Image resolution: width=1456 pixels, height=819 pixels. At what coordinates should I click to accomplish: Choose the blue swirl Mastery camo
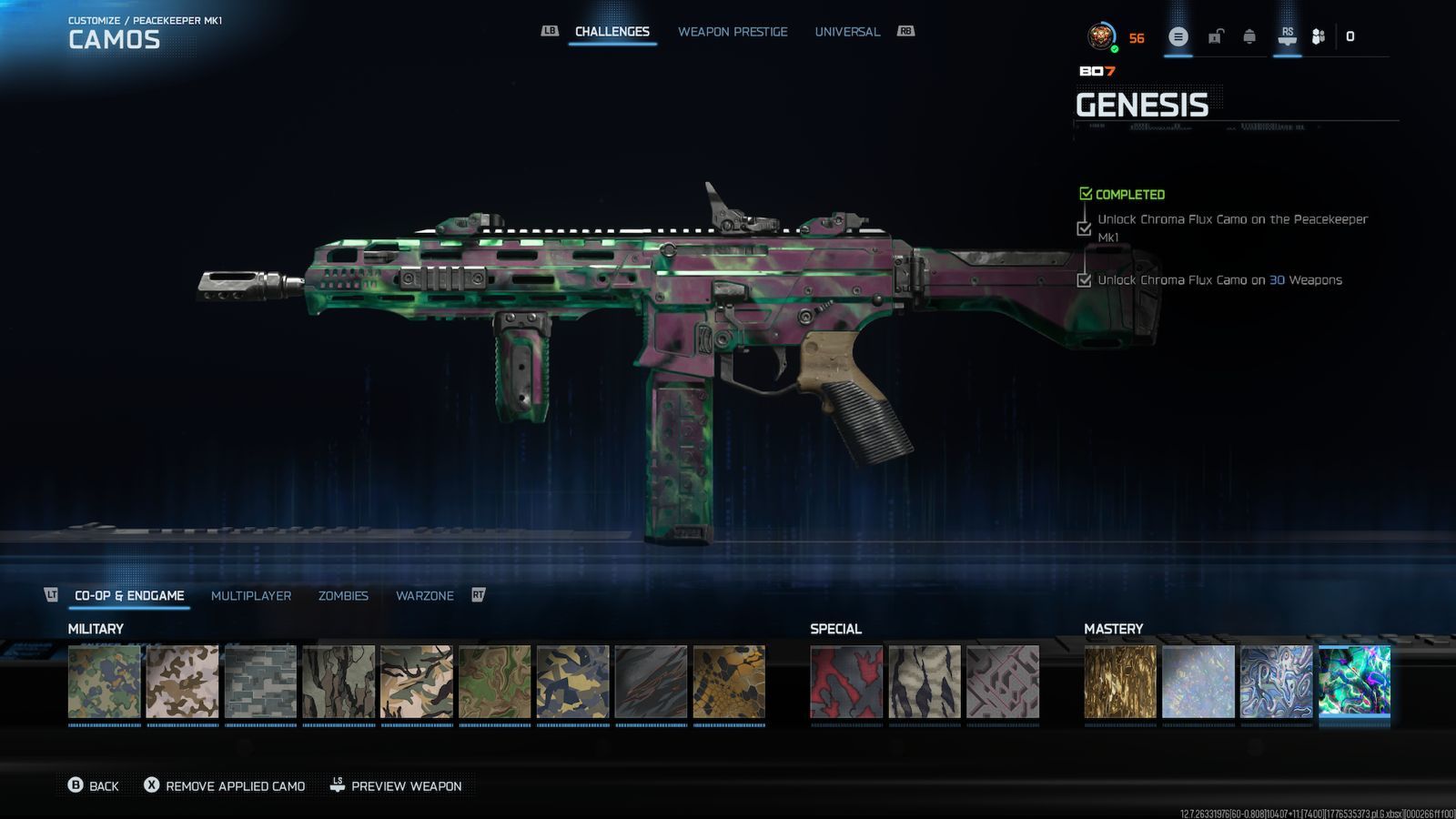(1277, 682)
